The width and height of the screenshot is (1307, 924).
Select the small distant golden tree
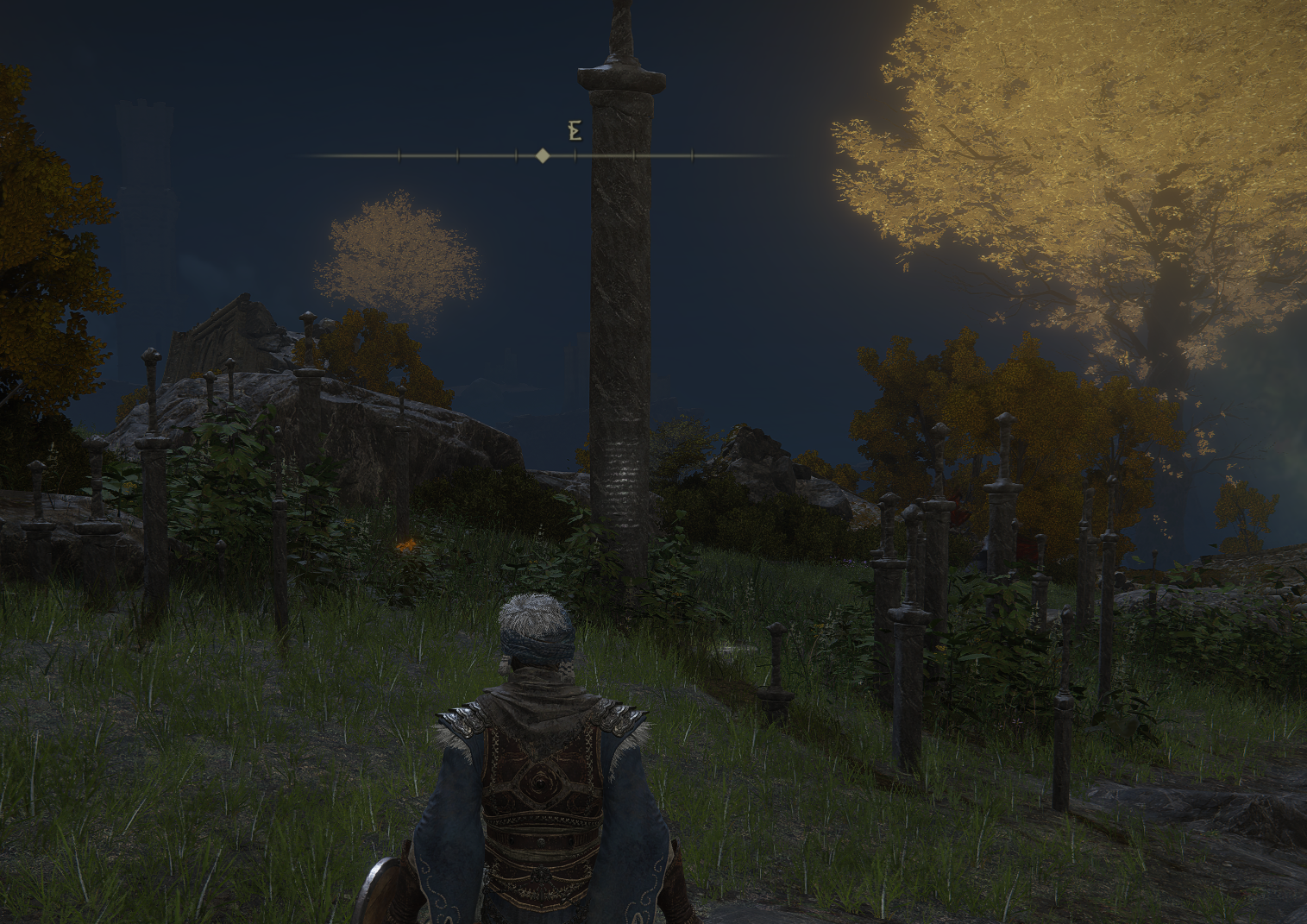click(x=399, y=250)
